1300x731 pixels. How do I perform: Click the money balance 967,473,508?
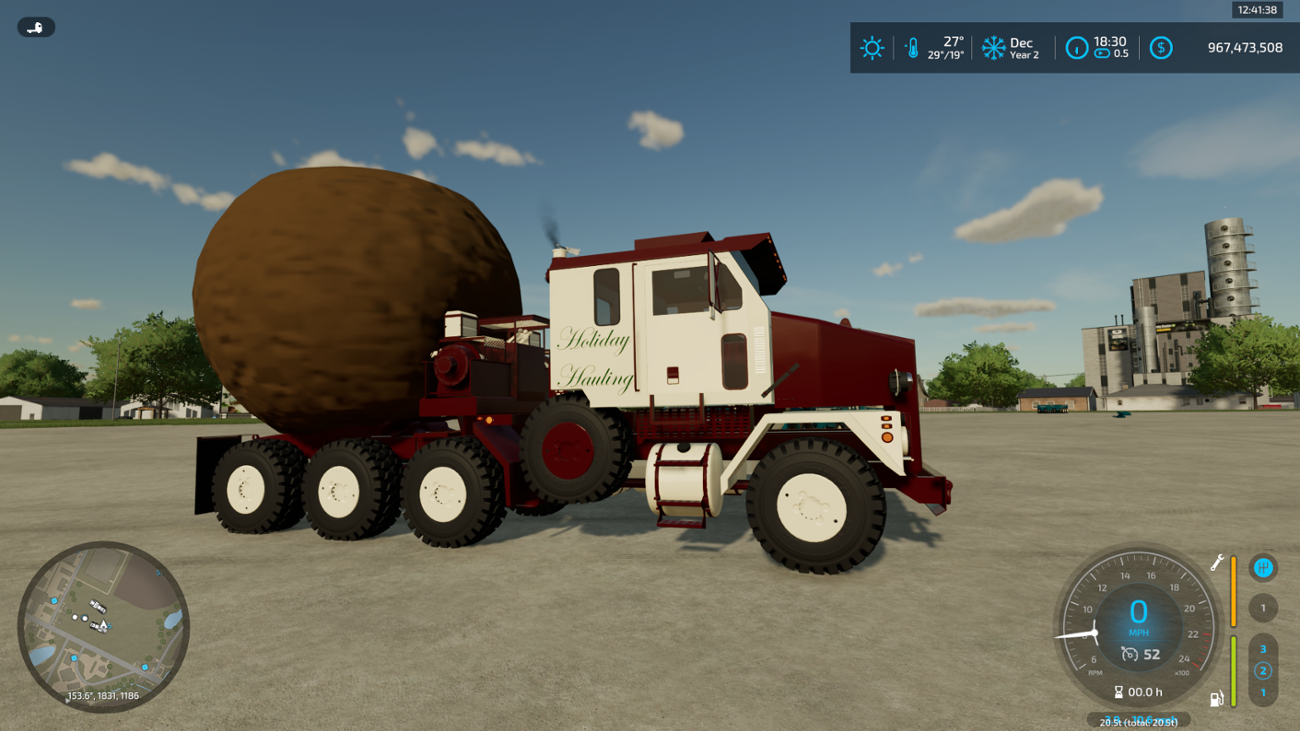point(1245,47)
